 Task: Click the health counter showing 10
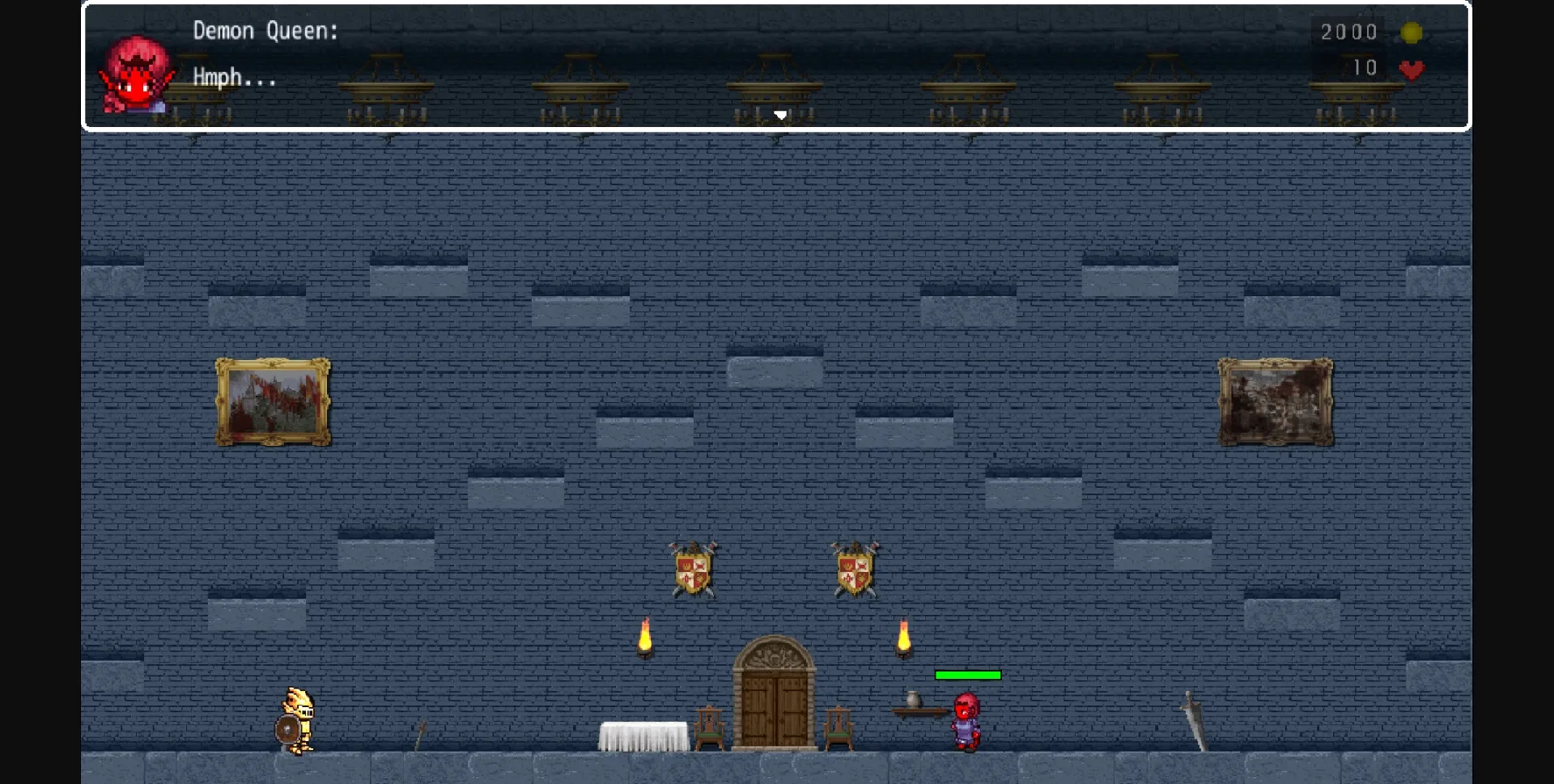pos(1363,69)
